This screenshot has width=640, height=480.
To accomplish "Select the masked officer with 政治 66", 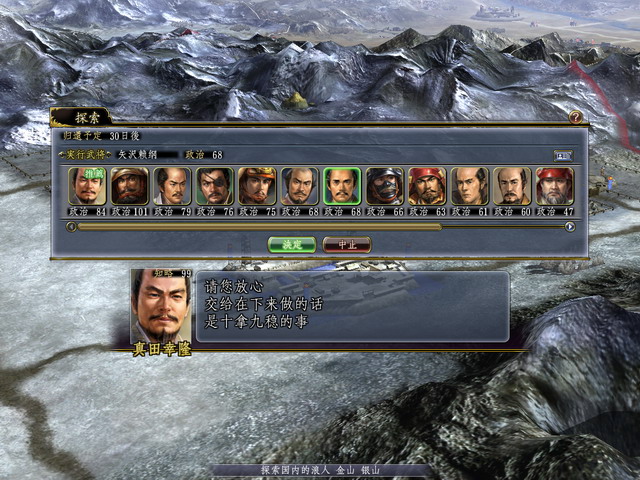I will click(385, 186).
